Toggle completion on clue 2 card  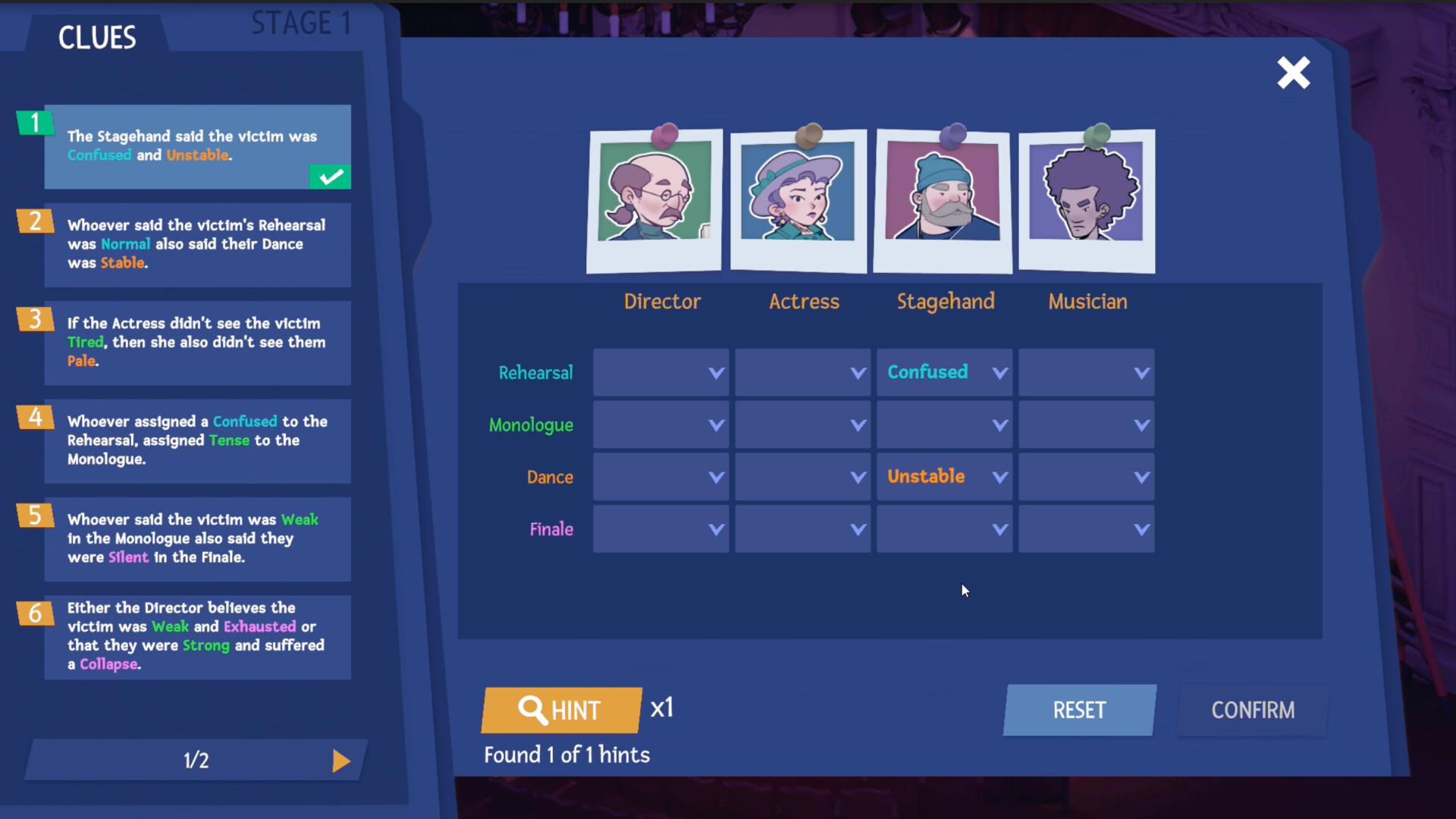(197, 245)
